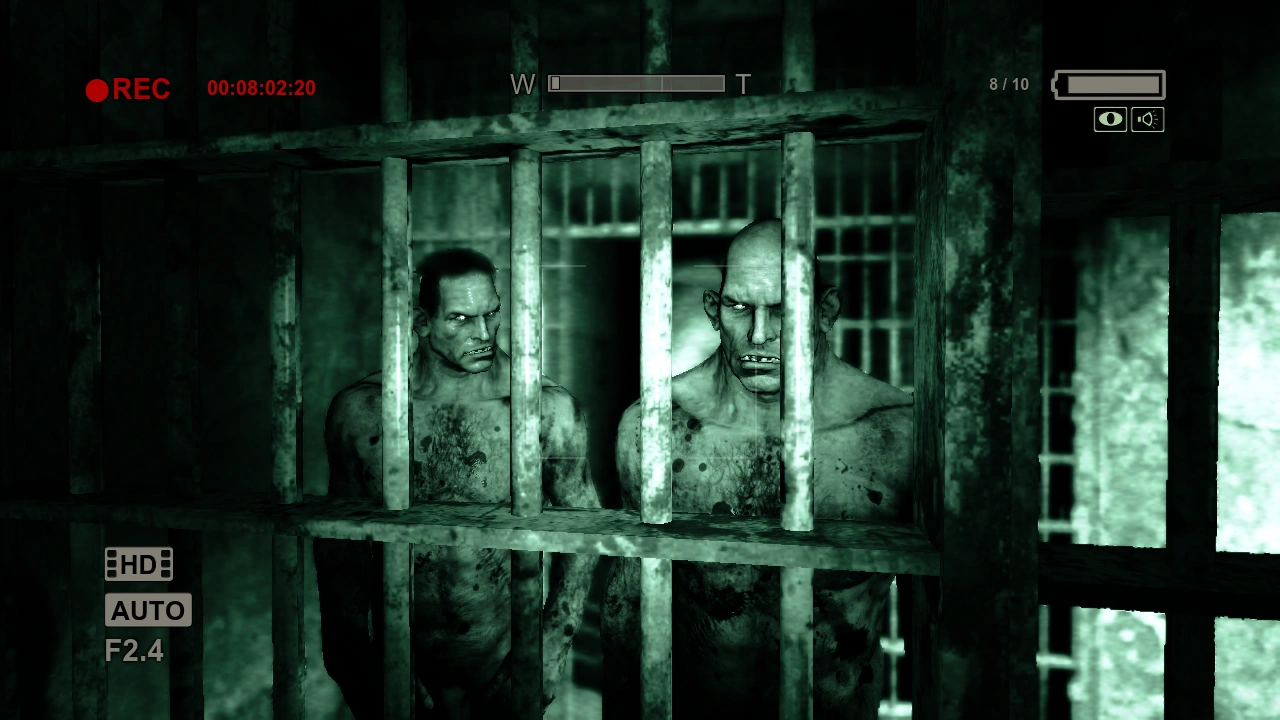This screenshot has width=1280, height=720.
Task: Click the F2.4 aperture readout
Action: (x=133, y=650)
